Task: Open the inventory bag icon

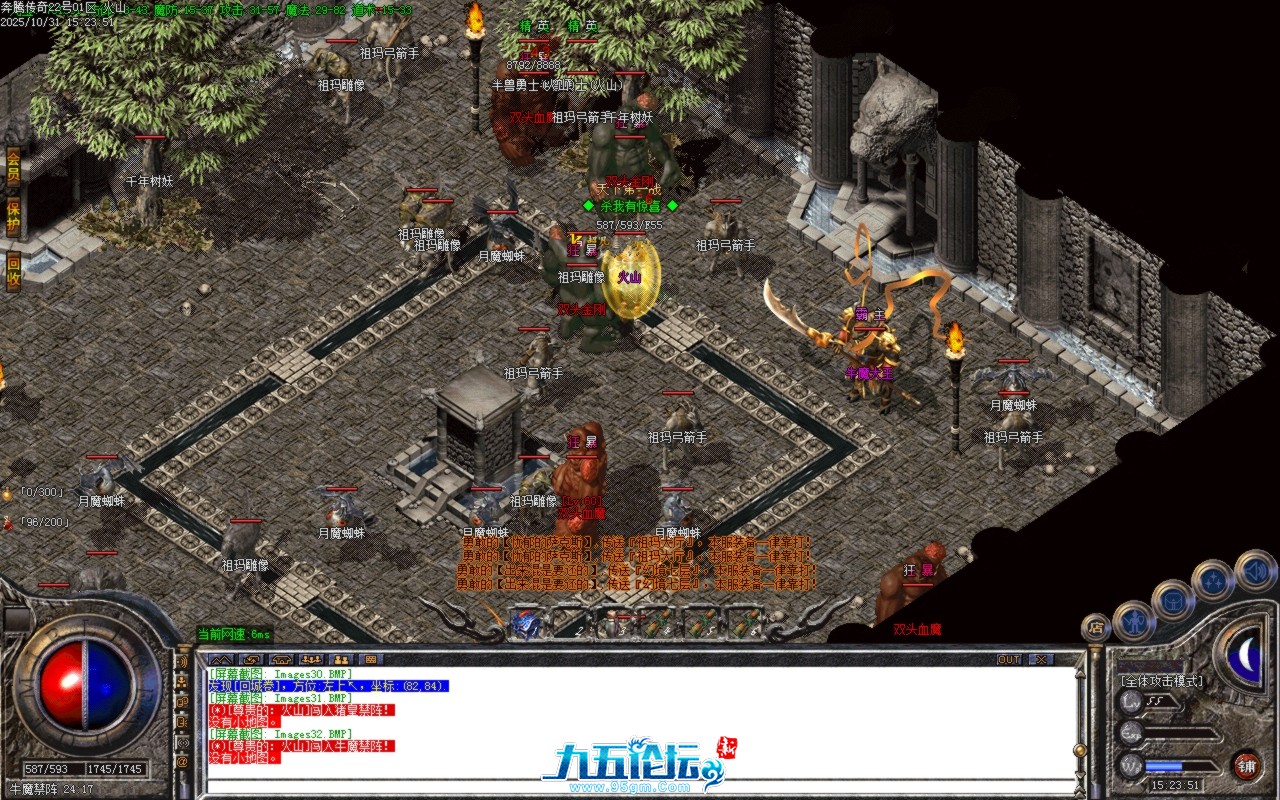Action: (x=1172, y=601)
